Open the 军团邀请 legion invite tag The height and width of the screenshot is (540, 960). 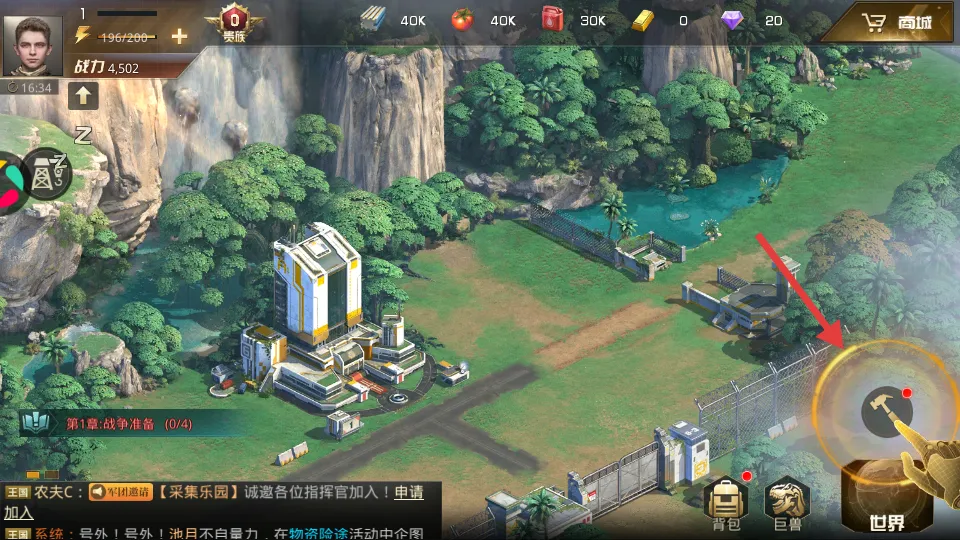pos(119,492)
